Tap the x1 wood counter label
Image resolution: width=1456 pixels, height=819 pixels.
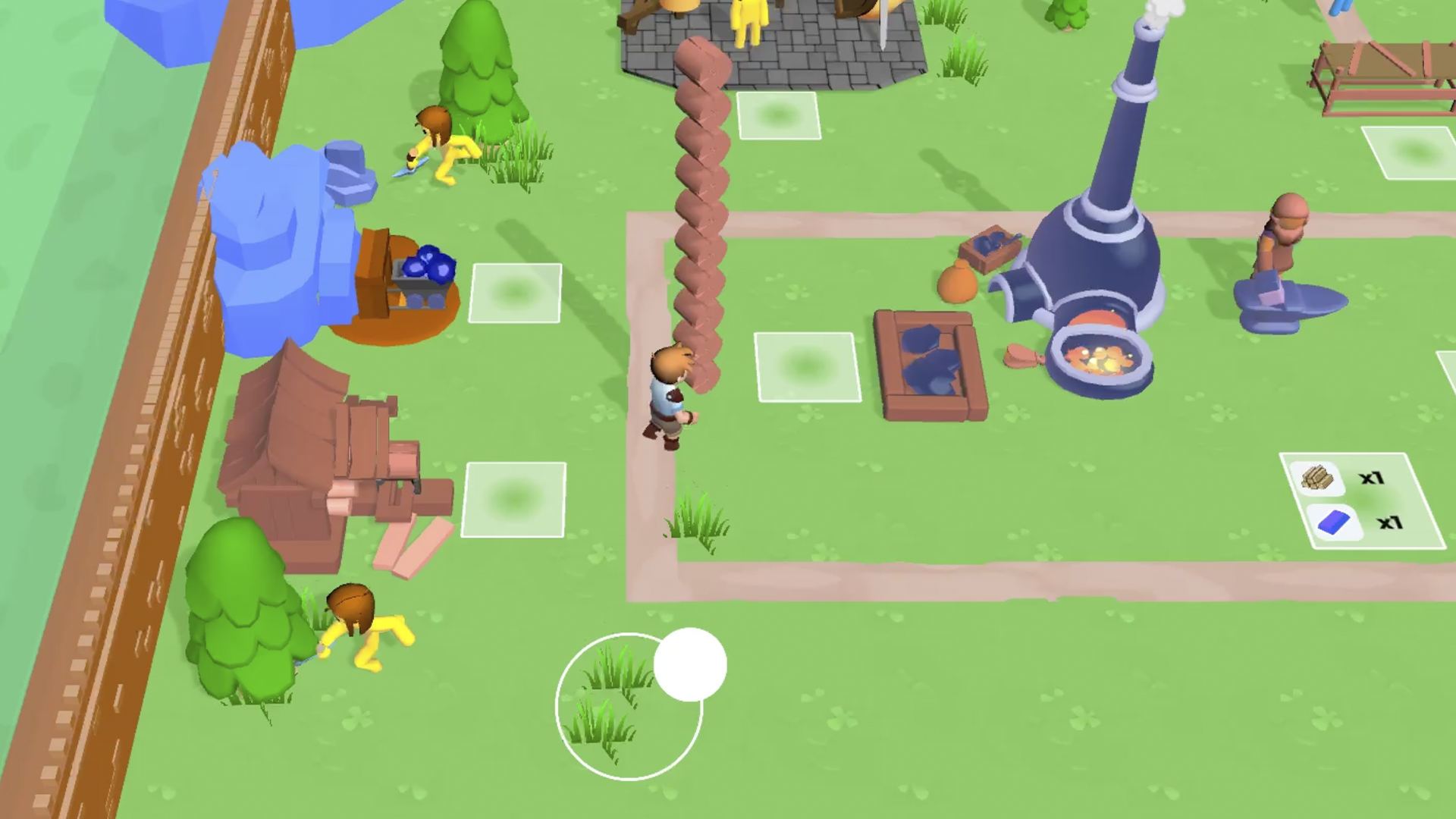[x=1371, y=478]
